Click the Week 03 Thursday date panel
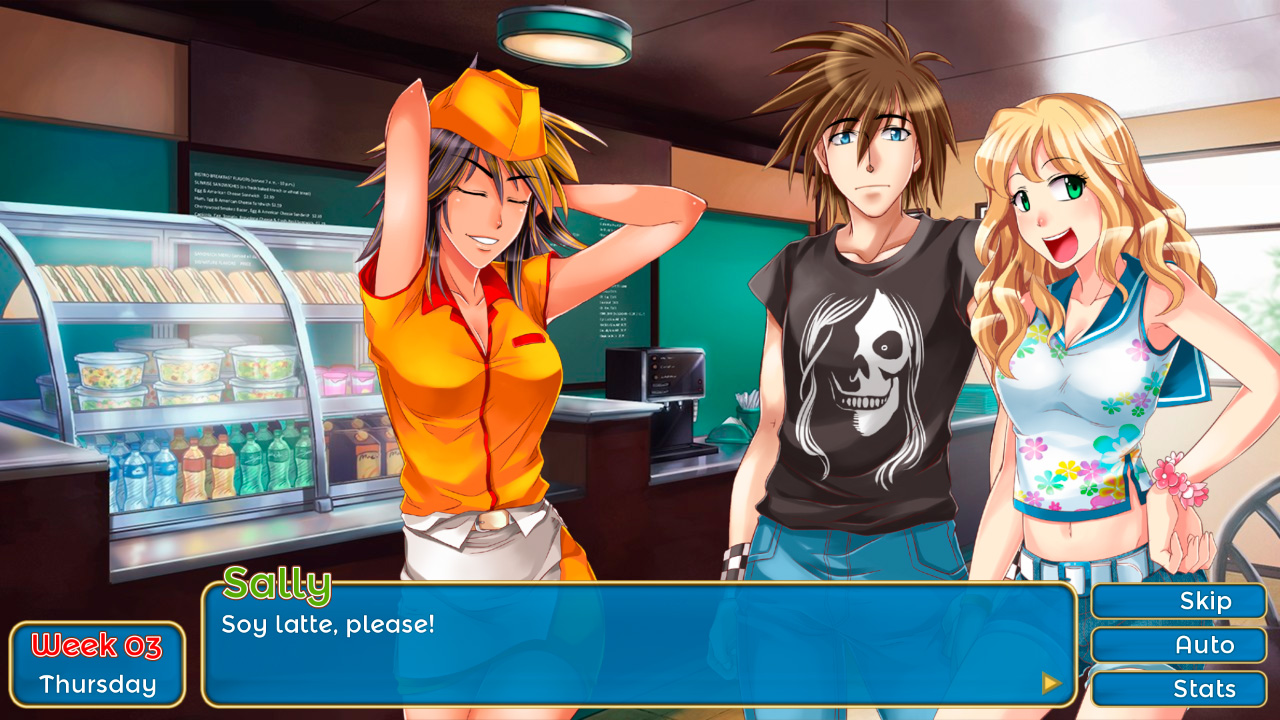The image size is (1280, 720). click(96, 662)
